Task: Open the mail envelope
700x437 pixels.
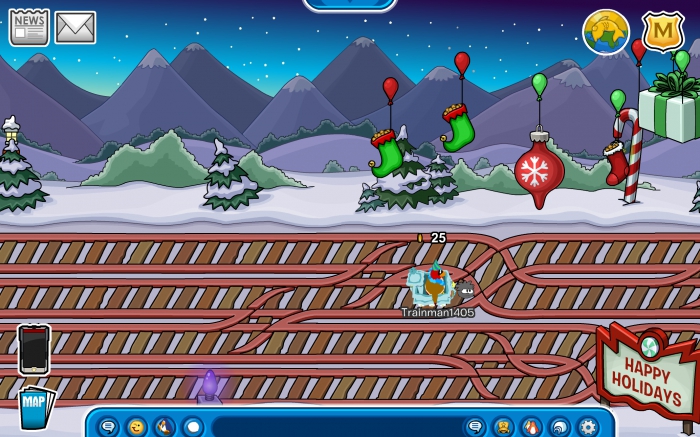Action: coord(75,27)
